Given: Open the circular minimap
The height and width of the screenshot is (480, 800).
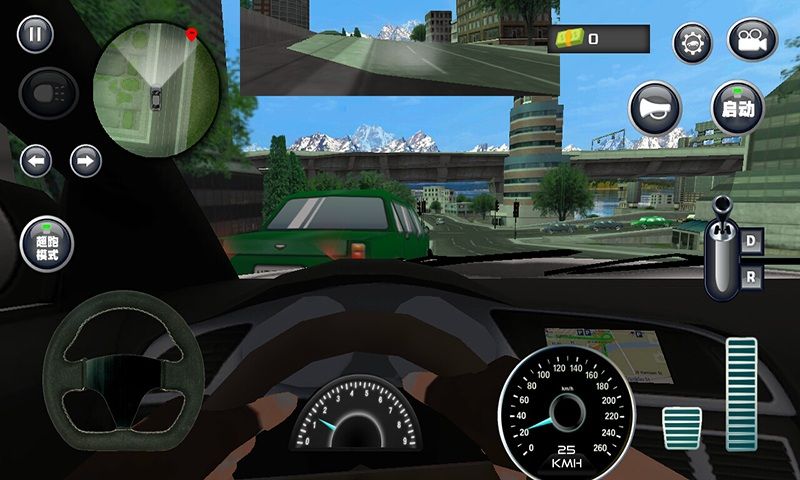Looking at the screenshot, I should (x=157, y=90).
